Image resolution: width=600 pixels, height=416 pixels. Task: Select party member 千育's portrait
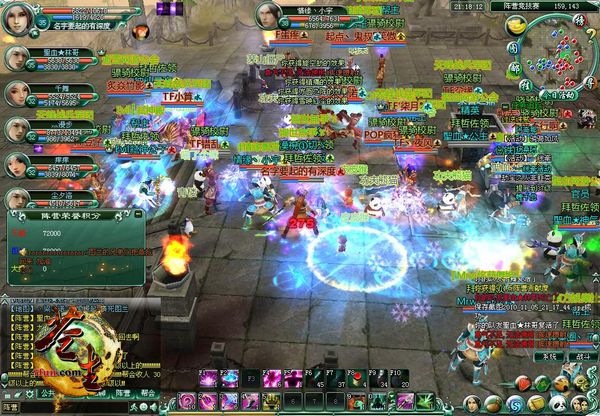[16, 90]
